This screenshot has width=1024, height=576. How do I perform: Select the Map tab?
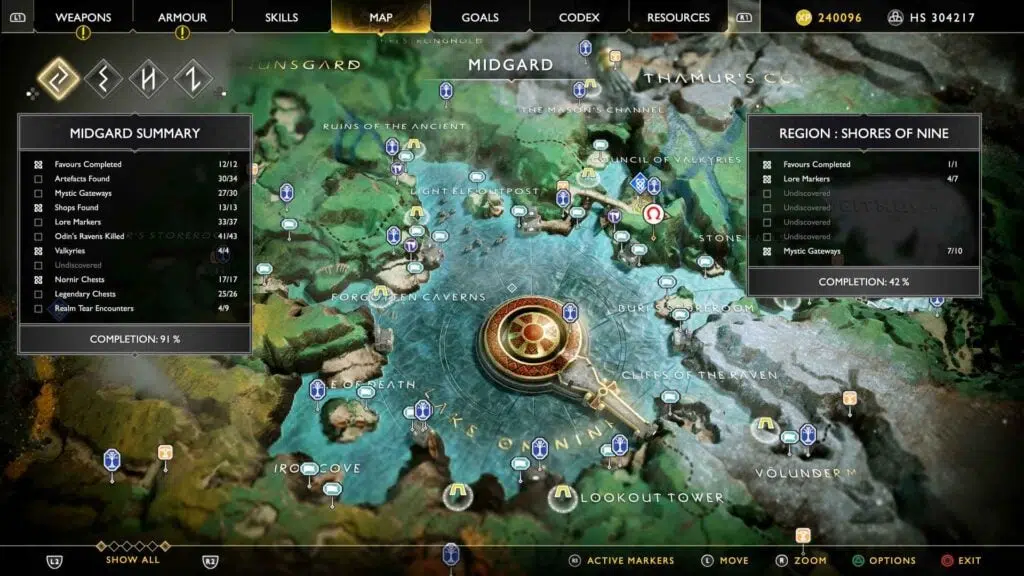click(x=381, y=17)
